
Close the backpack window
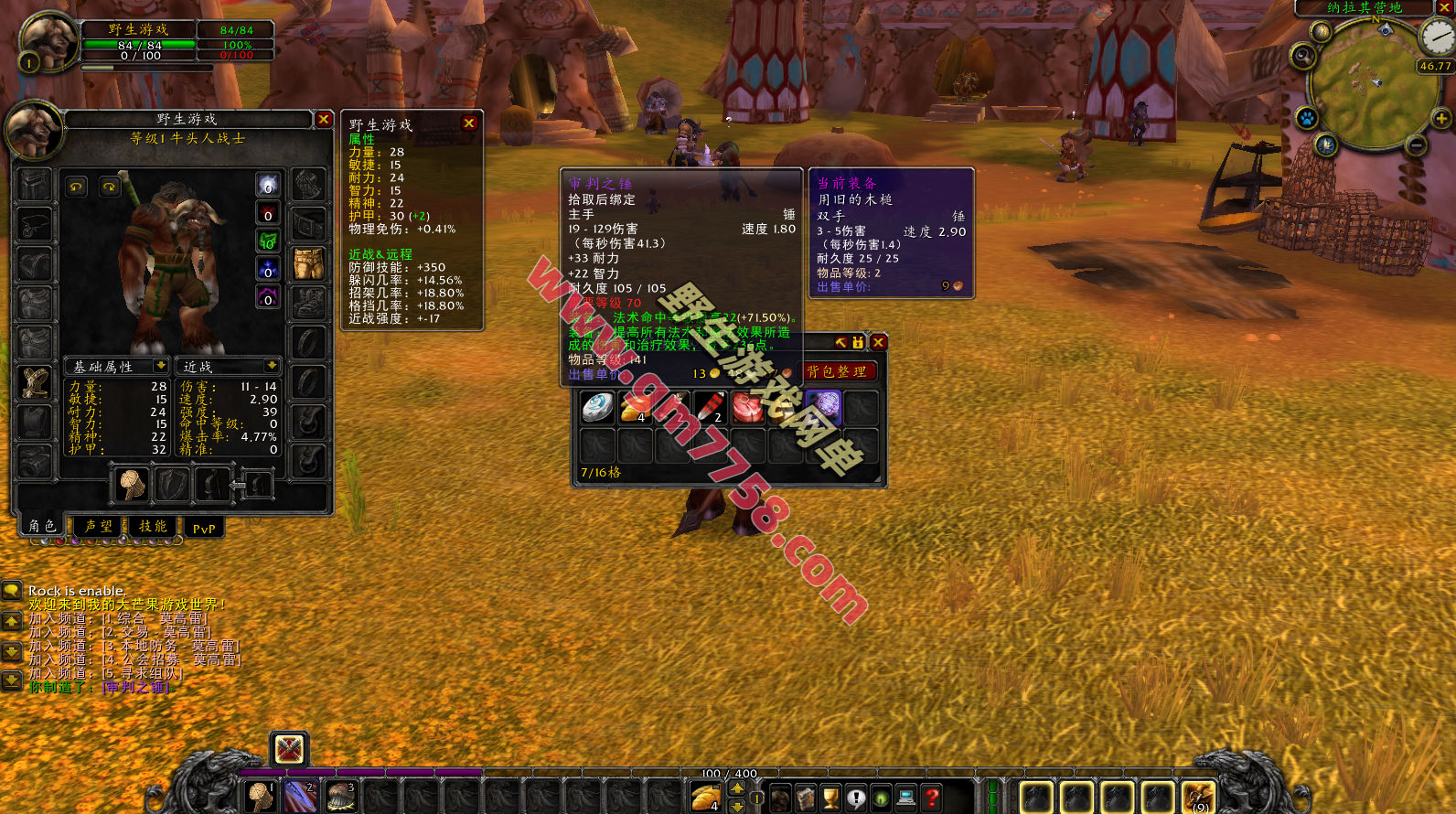tap(878, 342)
